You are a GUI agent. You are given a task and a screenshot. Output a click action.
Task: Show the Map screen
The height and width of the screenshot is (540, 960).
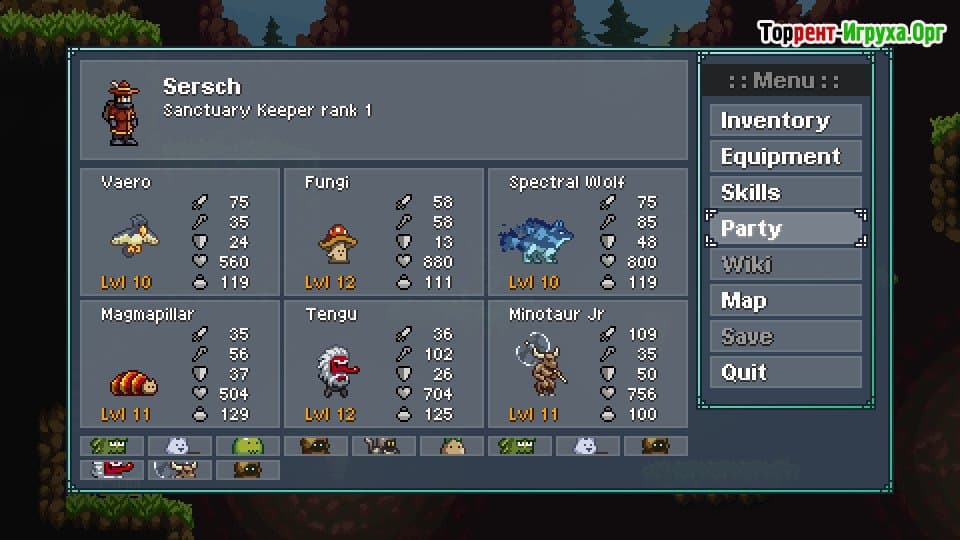[x=785, y=301]
